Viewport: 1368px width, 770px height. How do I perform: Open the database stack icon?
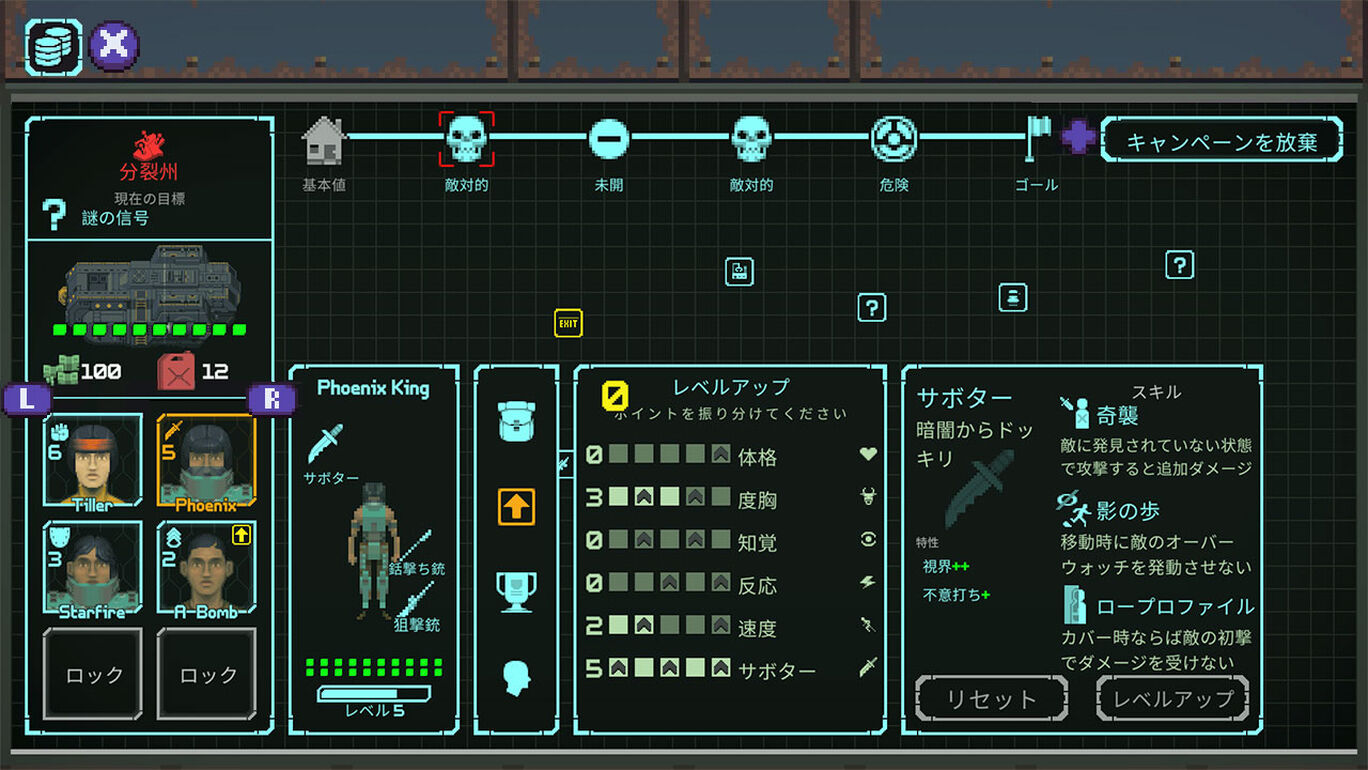(53, 46)
